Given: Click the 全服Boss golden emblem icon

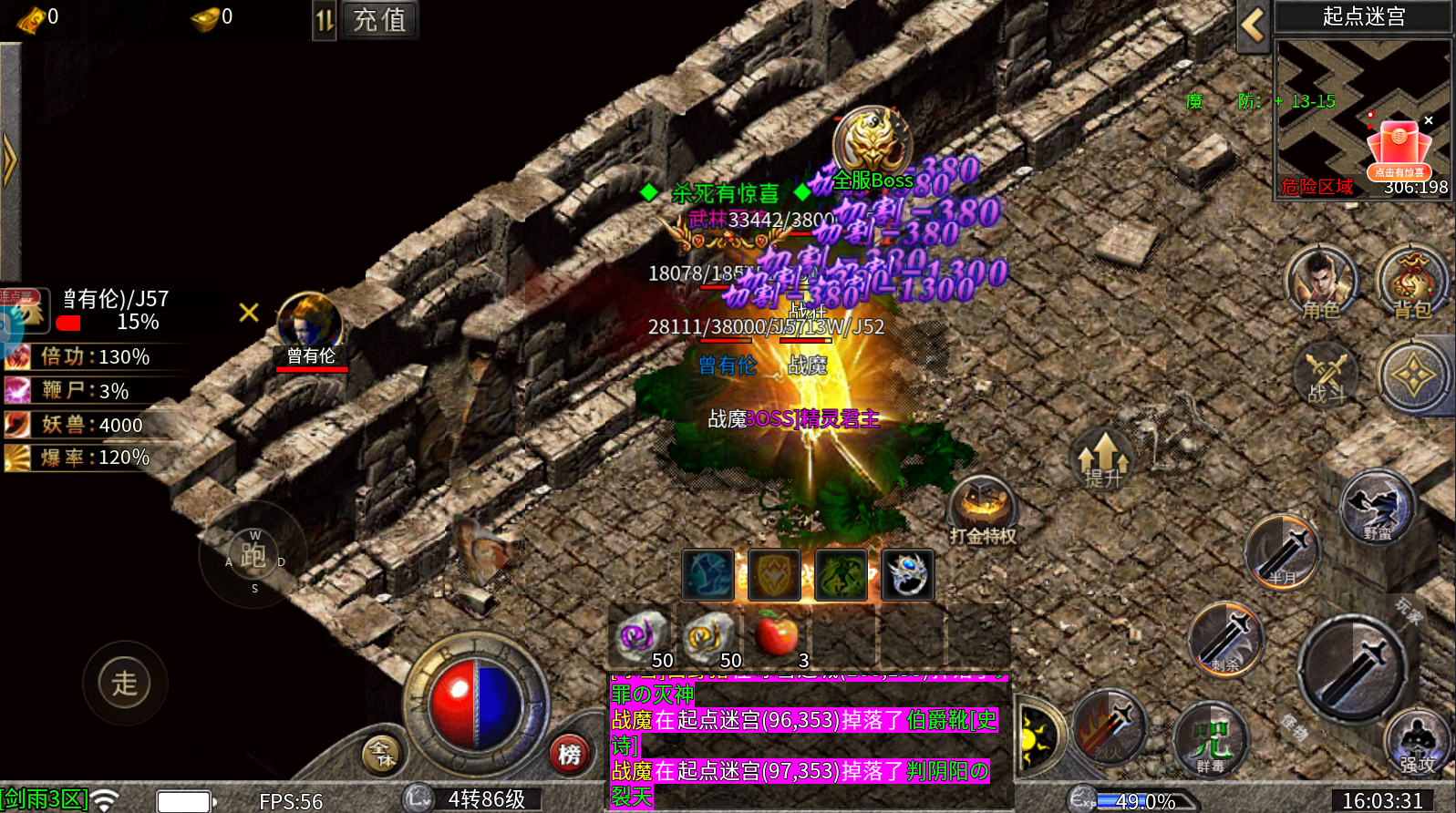Looking at the screenshot, I should [x=872, y=141].
